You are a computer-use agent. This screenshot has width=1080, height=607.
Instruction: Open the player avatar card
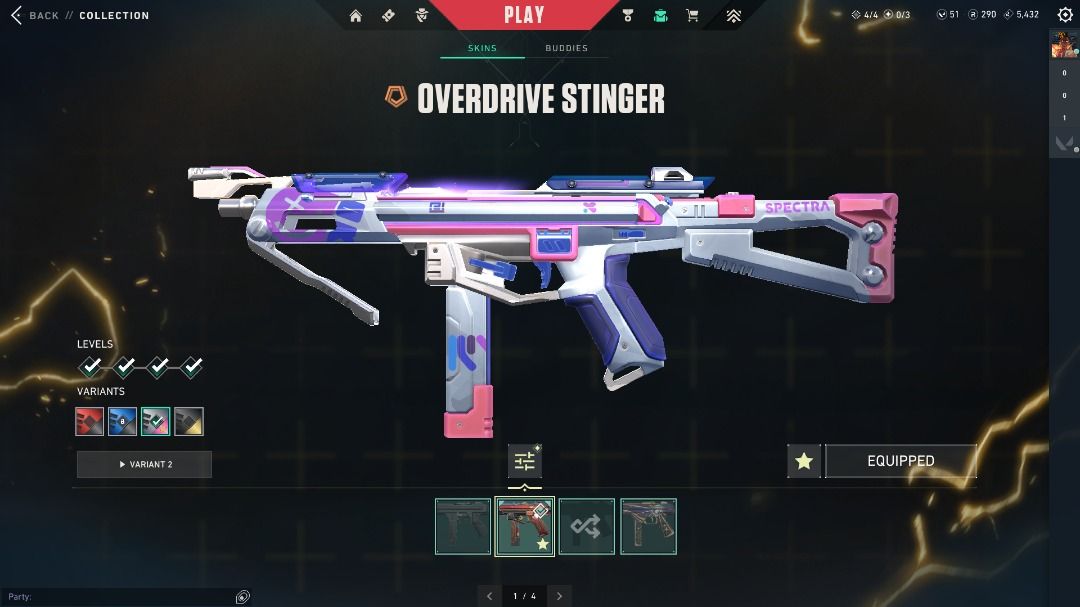tap(1063, 46)
